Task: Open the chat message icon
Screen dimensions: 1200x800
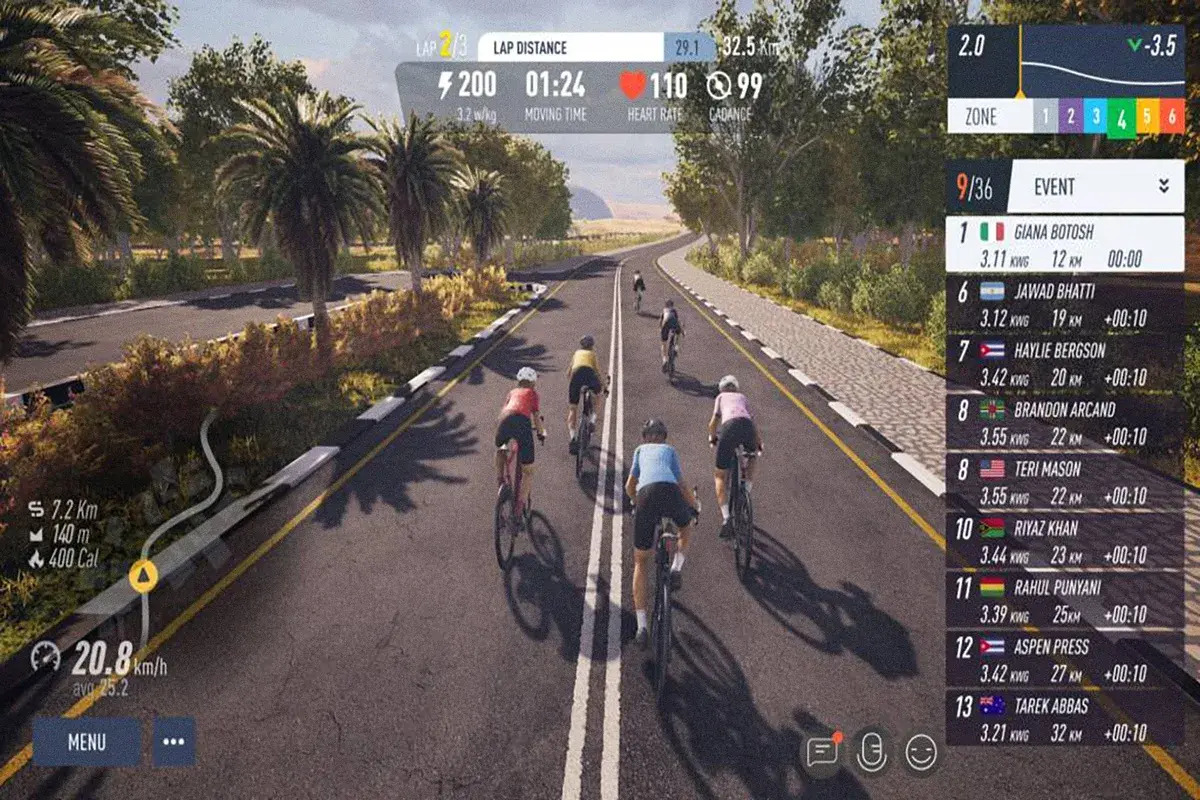Action: (x=822, y=752)
